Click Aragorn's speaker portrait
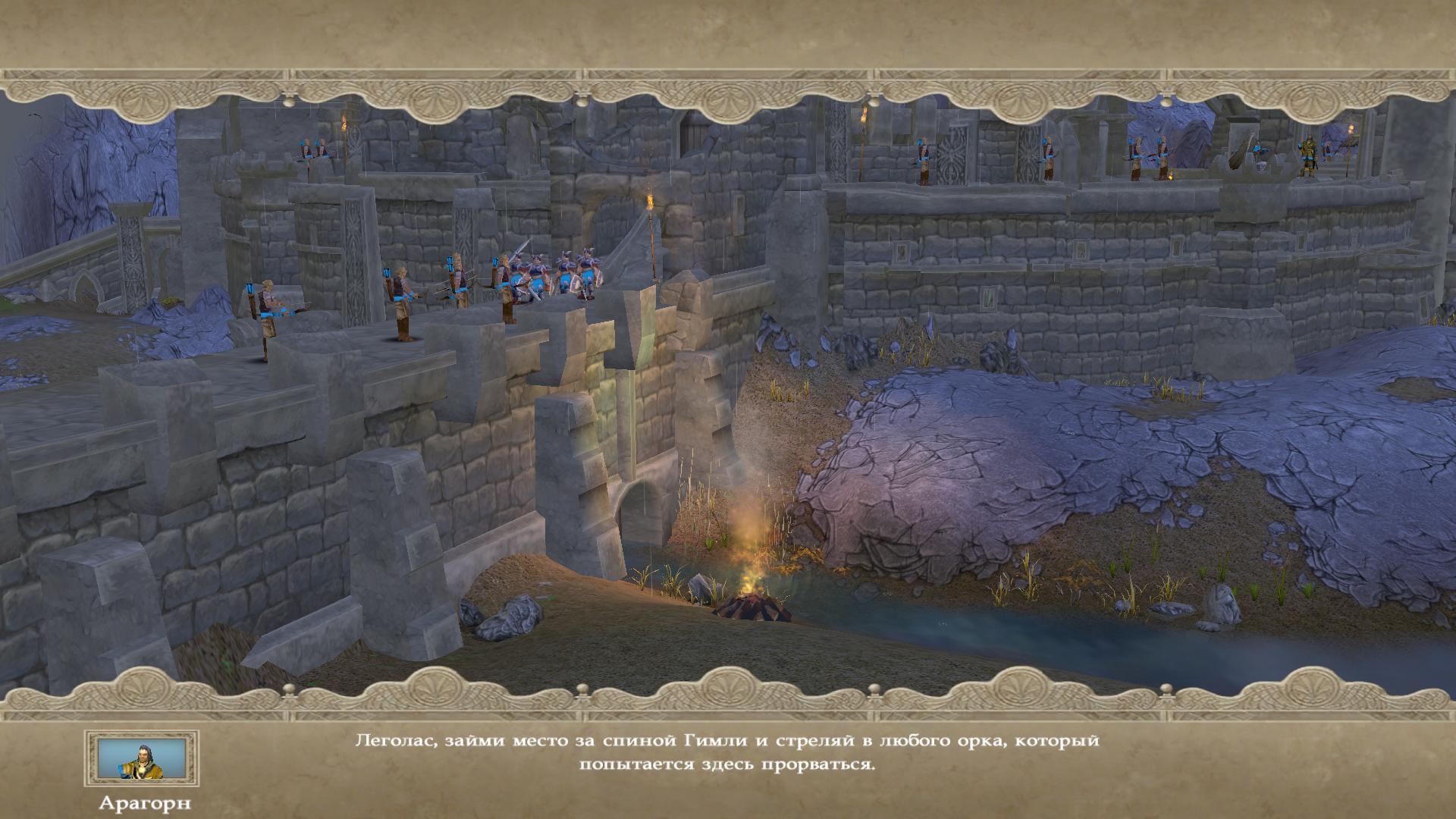This screenshot has height=819, width=1456. [142, 758]
